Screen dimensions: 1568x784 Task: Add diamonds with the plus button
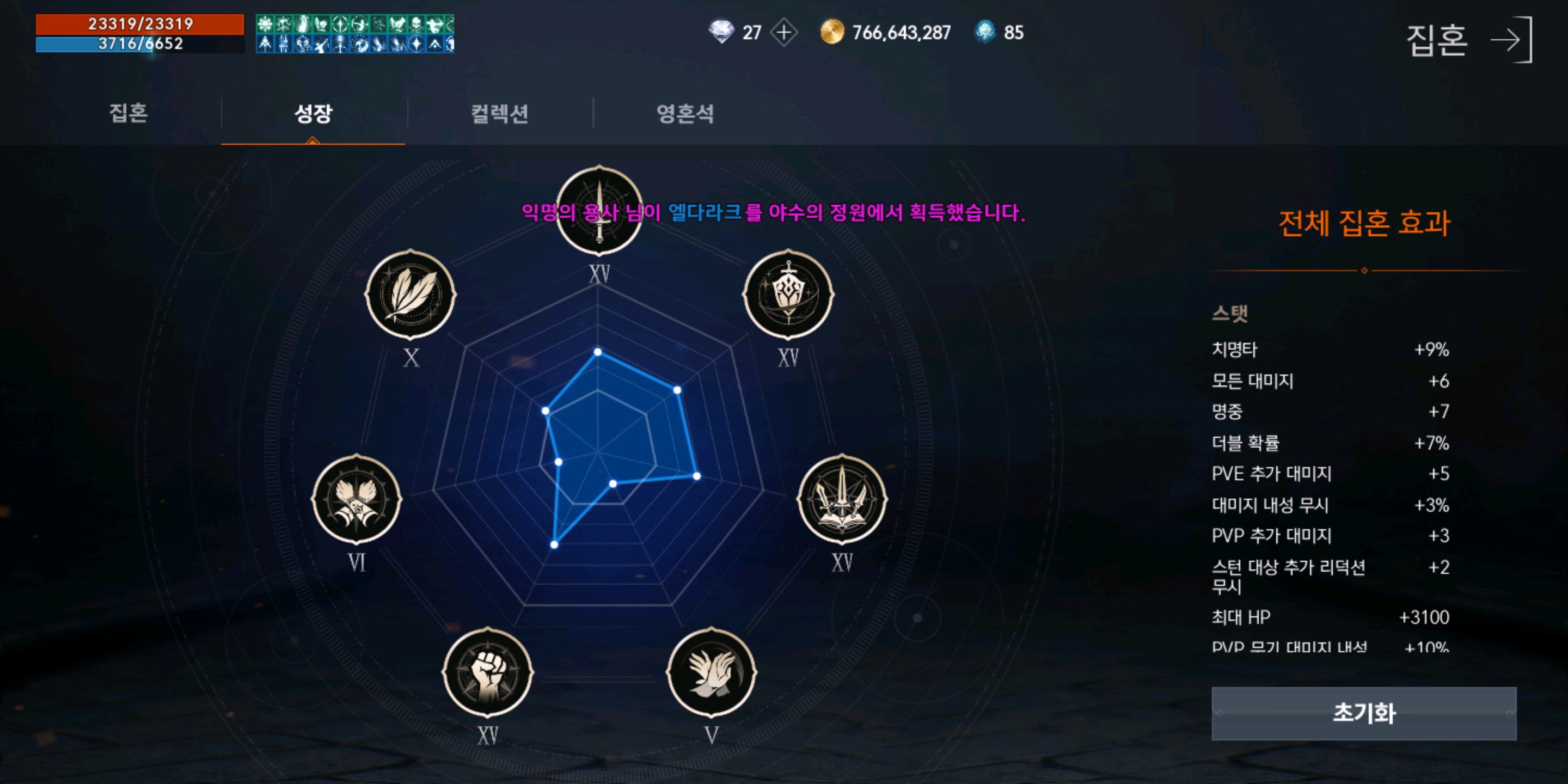pyautogui.click(x=784, y=32)
